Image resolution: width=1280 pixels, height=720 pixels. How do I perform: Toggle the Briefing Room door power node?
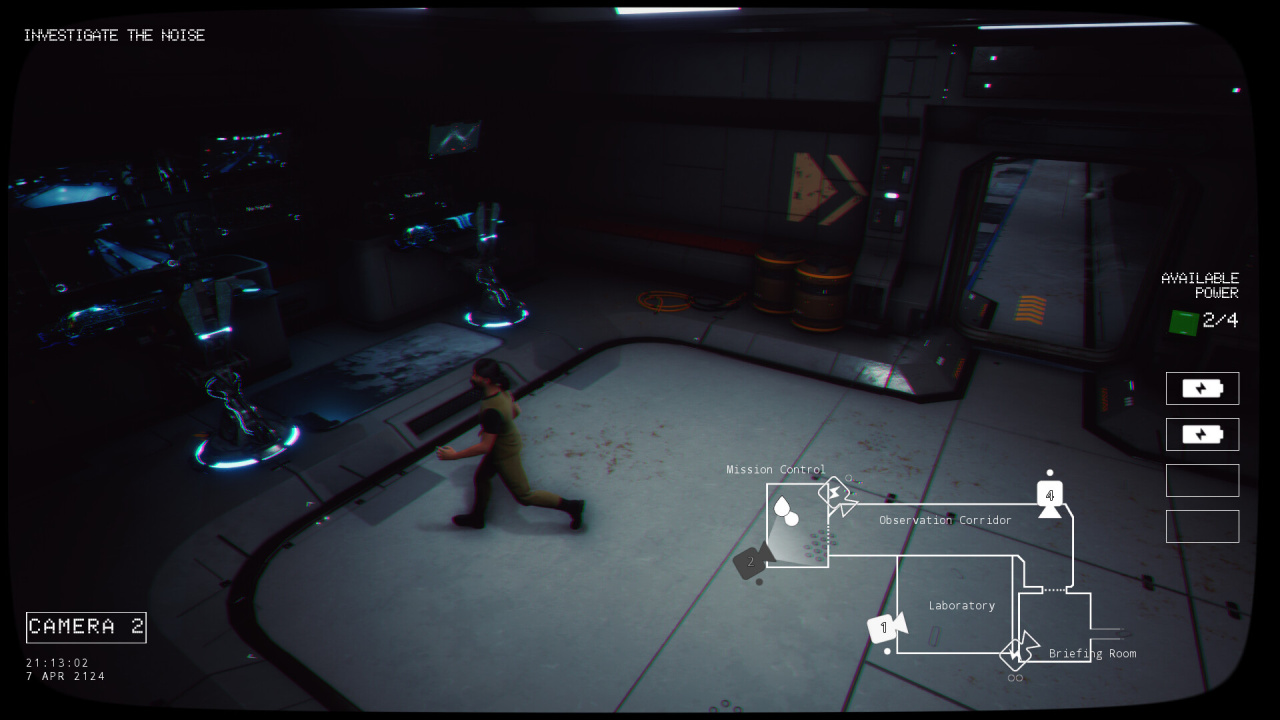coord(1018,653)
